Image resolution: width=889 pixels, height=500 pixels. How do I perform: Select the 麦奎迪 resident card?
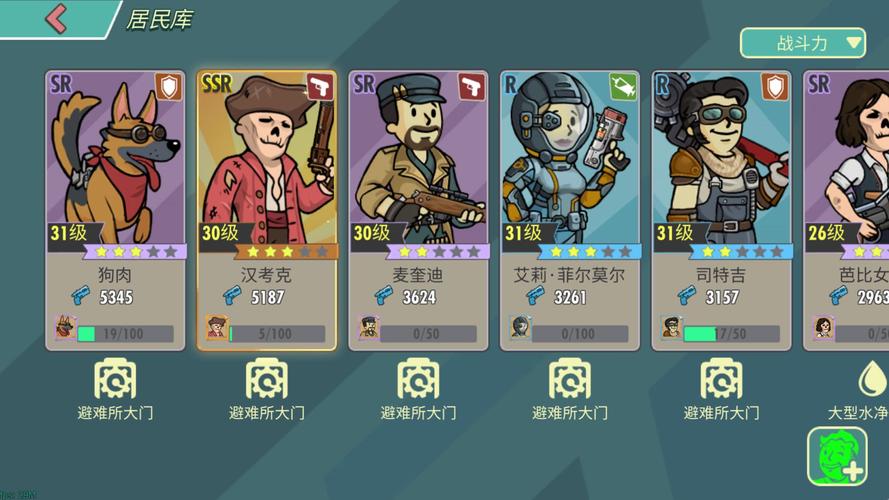[418, 210]
